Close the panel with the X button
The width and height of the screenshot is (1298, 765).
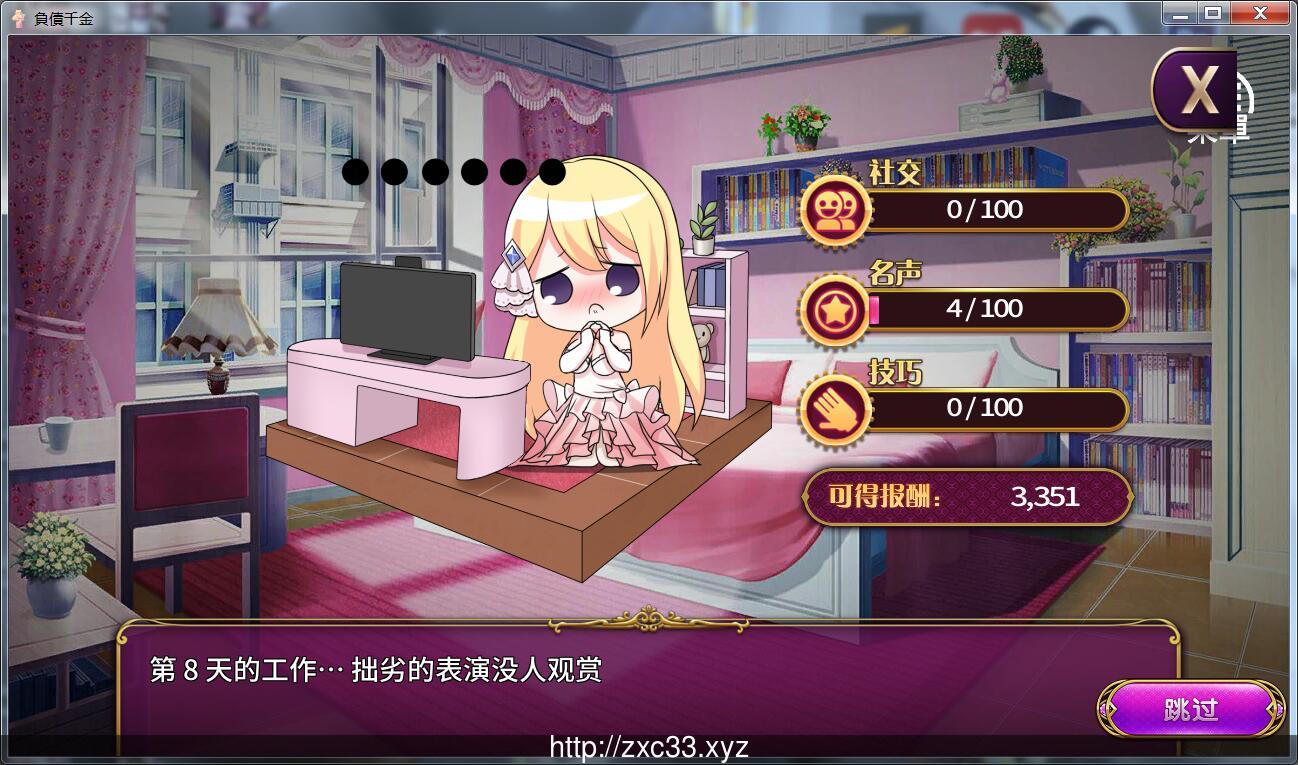1196,90
